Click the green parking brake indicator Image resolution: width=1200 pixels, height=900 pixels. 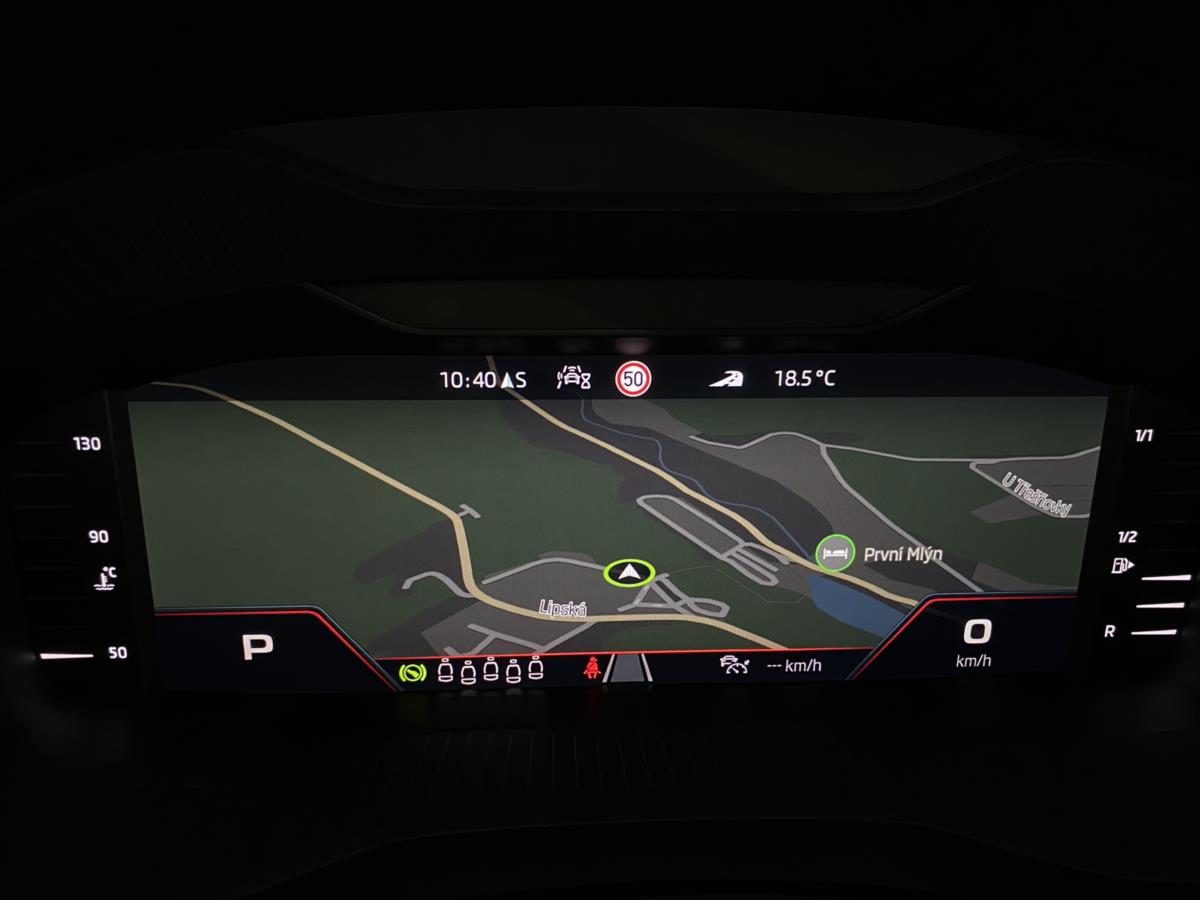point(410,673)
